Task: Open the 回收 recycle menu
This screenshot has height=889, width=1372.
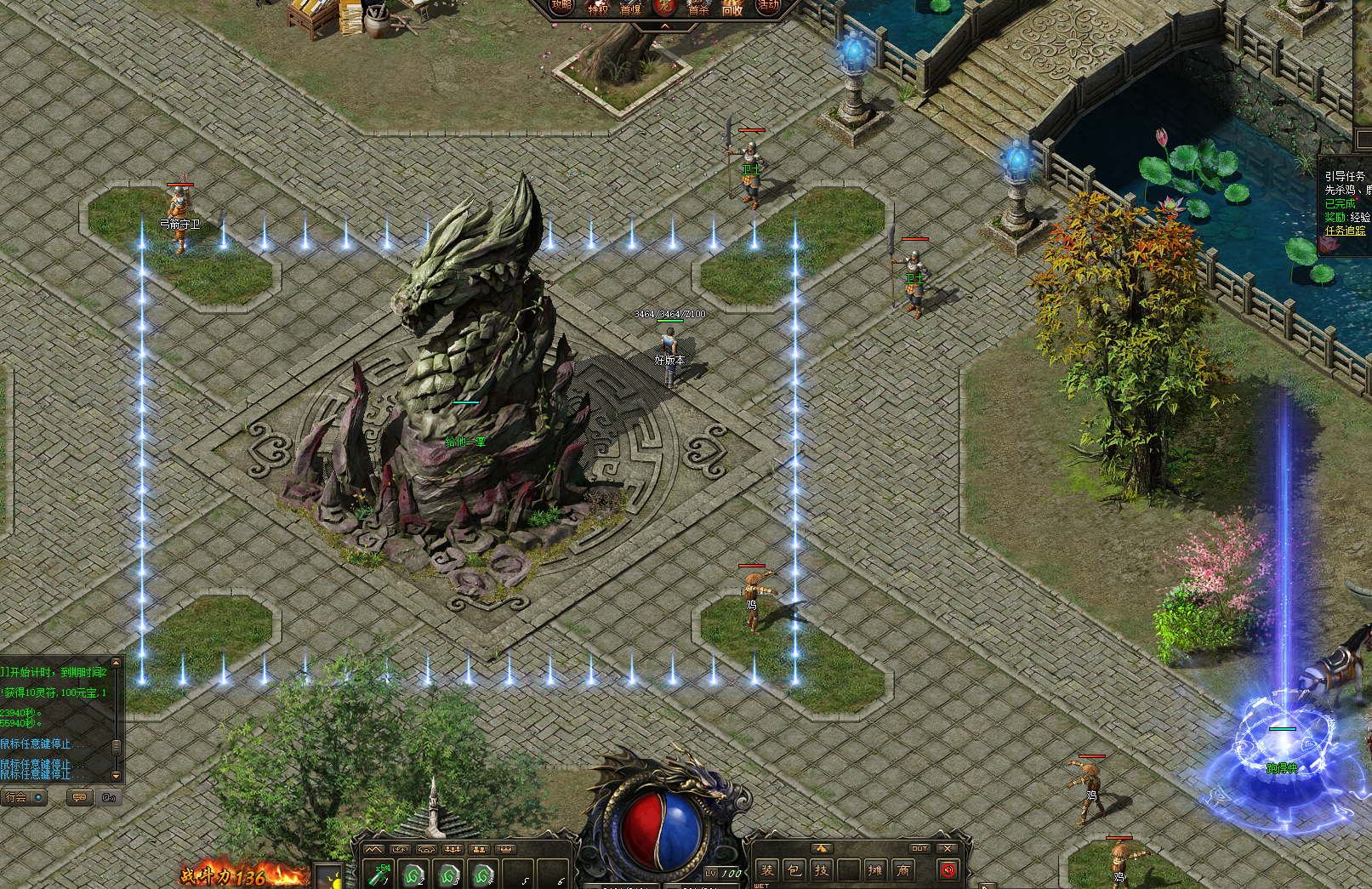Action: coord(732,9)
